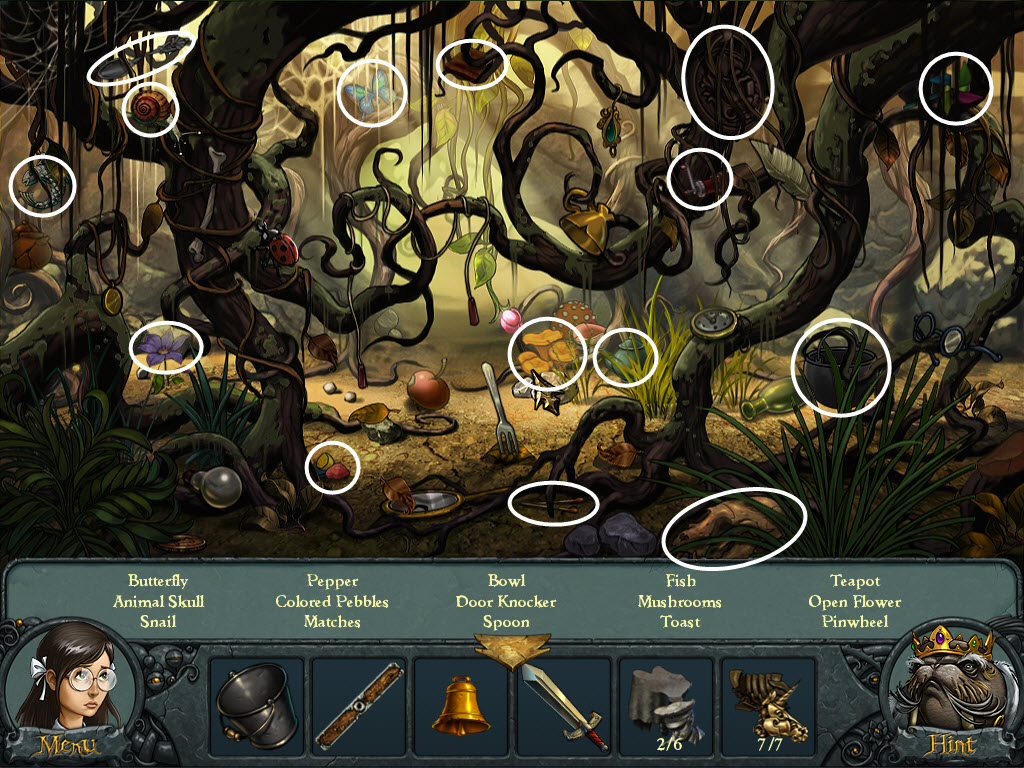Choose the sword in the inventory
The image size is (1024, 768).
coord(563,706)
